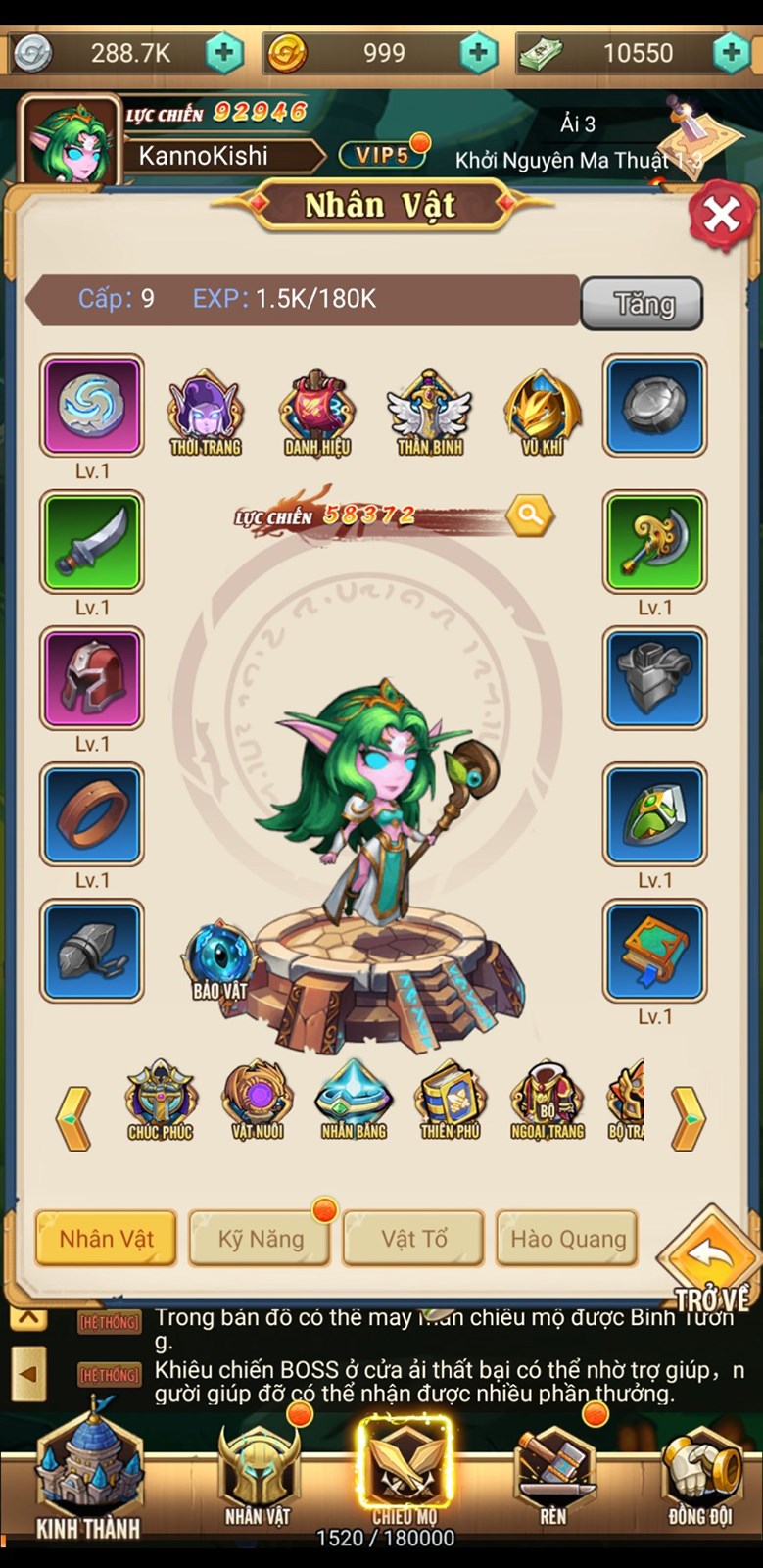This screenshot has width=763, height=1568.
Task: Switch to the Hào Quang tab
Action: (x=568, y=1239)
